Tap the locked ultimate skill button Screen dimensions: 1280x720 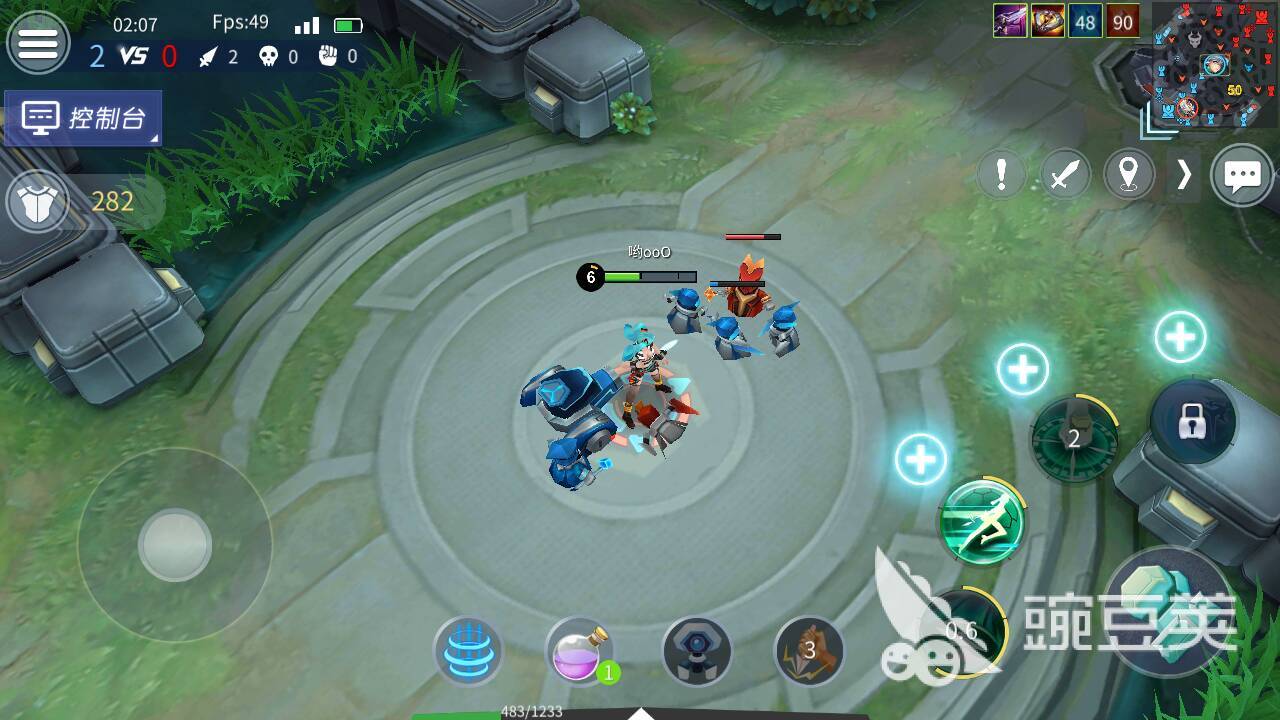coord(1190,423)
